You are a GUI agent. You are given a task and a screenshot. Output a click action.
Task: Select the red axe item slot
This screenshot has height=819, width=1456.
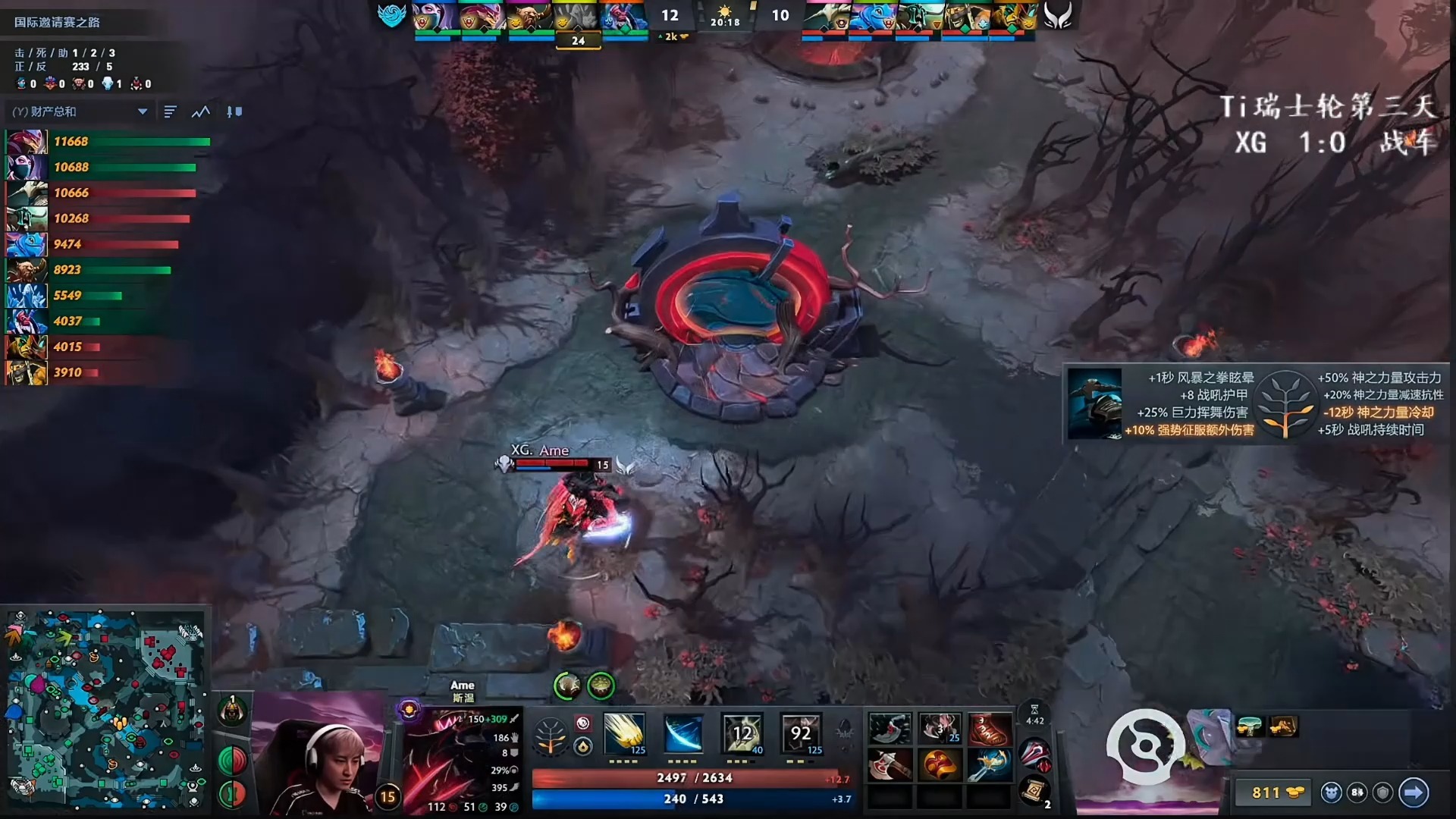[x=890, y=765]
